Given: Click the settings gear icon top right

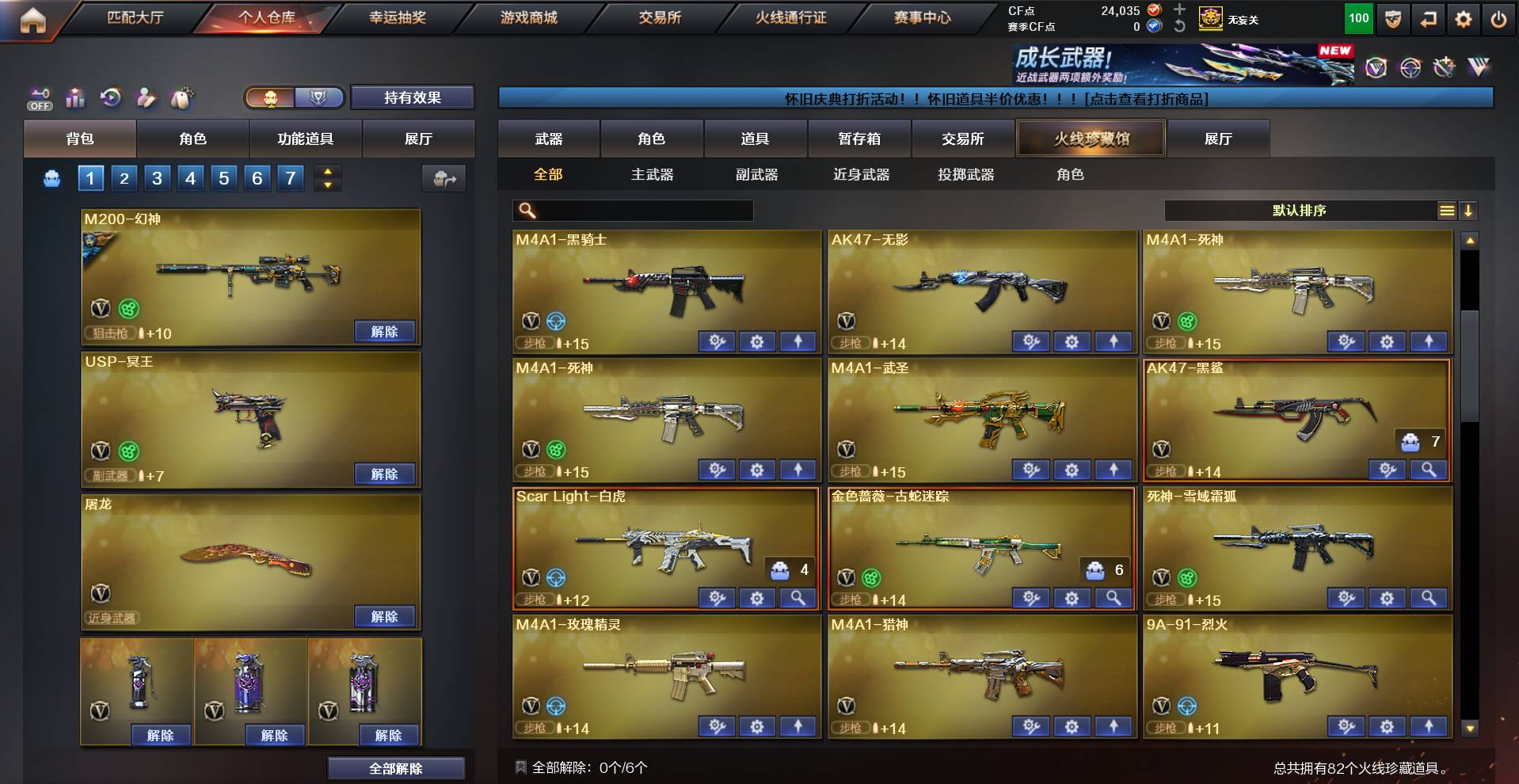Looking at the screenshot, I should point(1464,17).
